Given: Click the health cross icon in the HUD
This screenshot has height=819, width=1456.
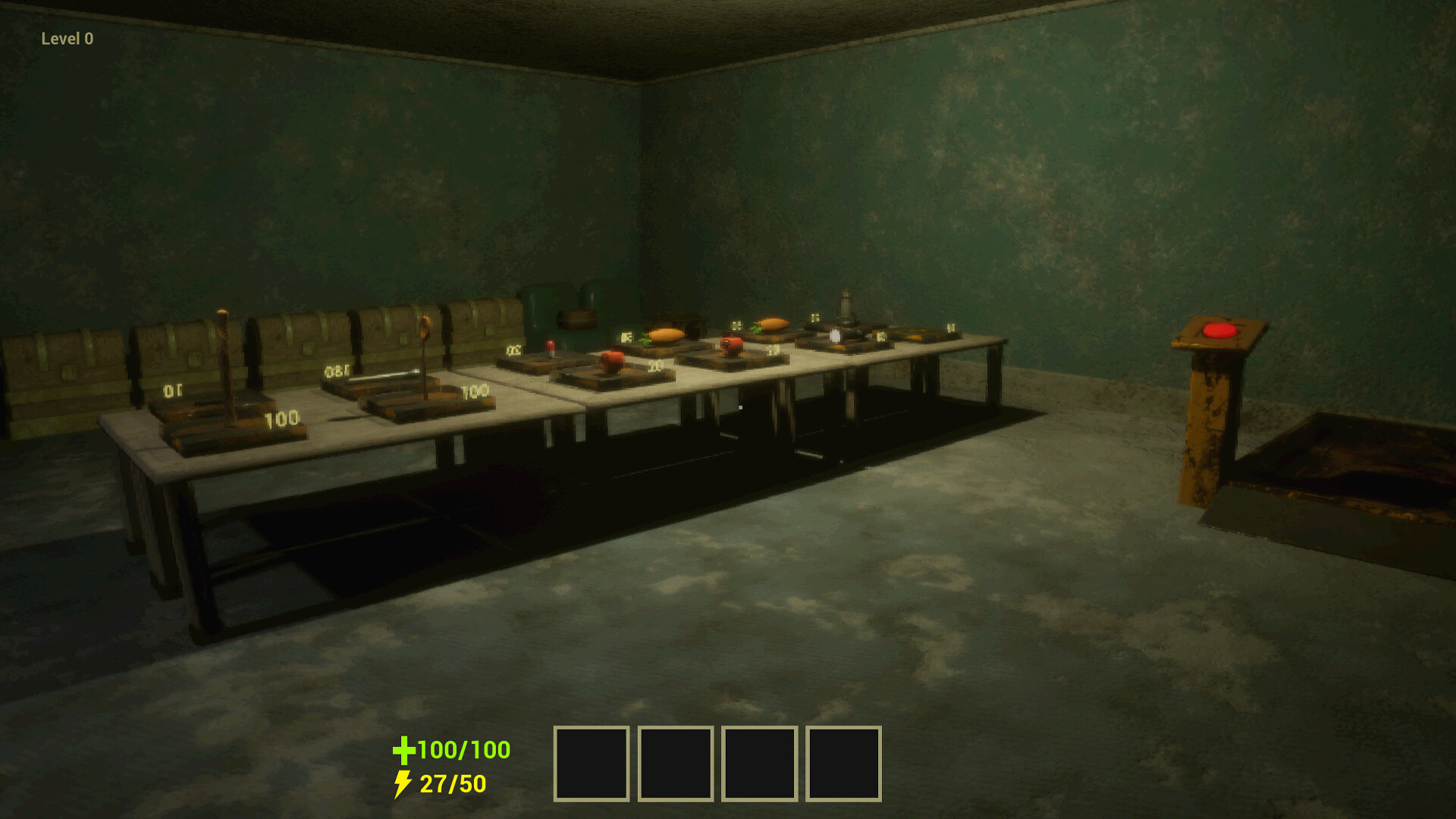Looking at the screenshot, I should coord(403,752).
